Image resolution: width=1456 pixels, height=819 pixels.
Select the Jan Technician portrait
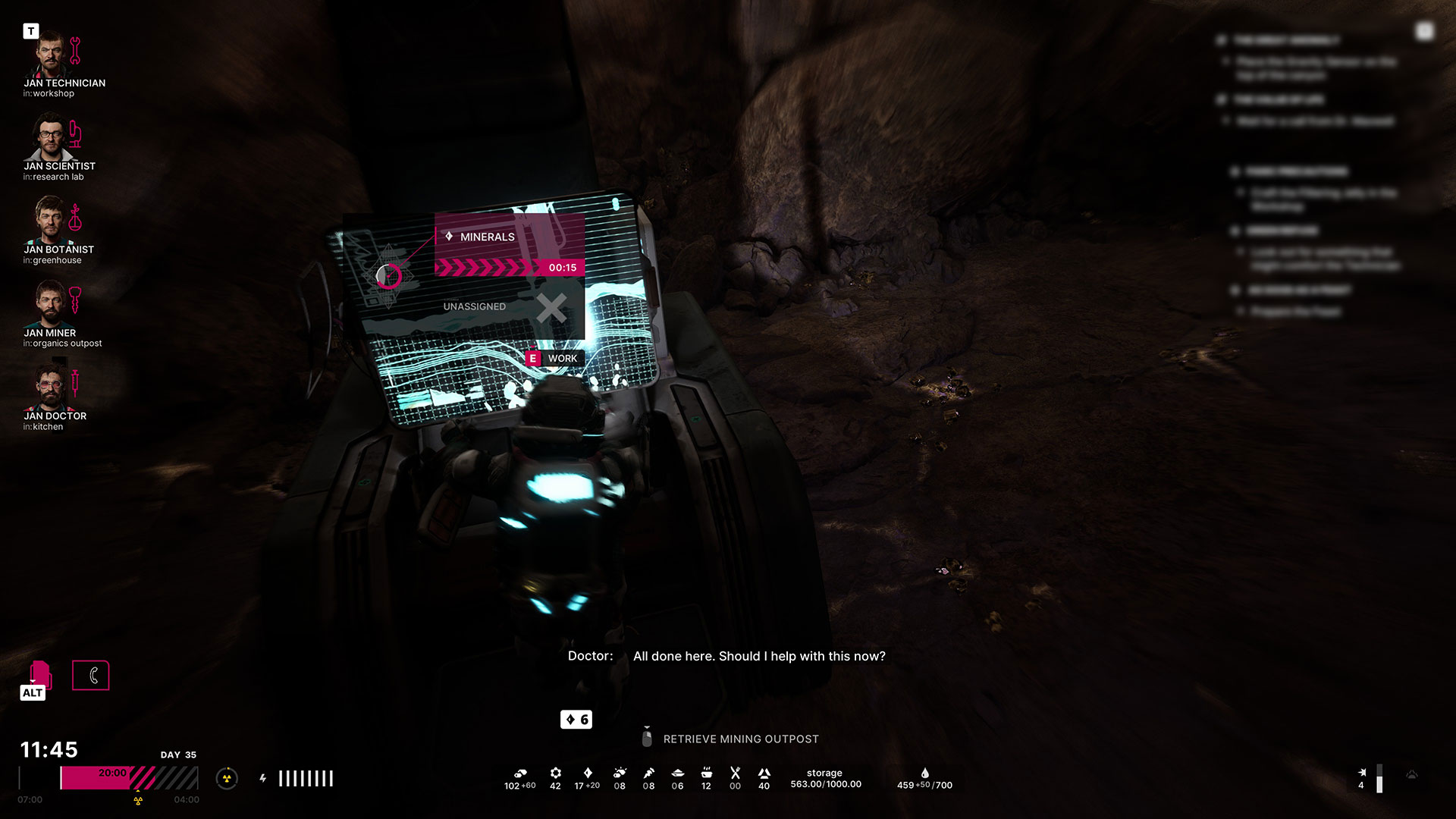(50, 53)
